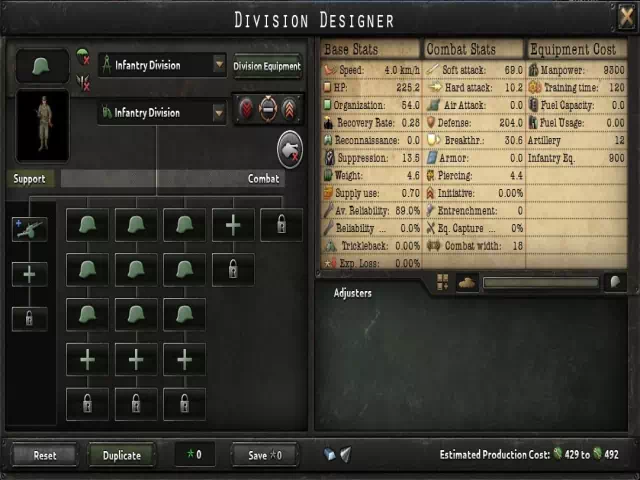Click the round tank button with red X
The image size is (640, 480).
(291, 149)
